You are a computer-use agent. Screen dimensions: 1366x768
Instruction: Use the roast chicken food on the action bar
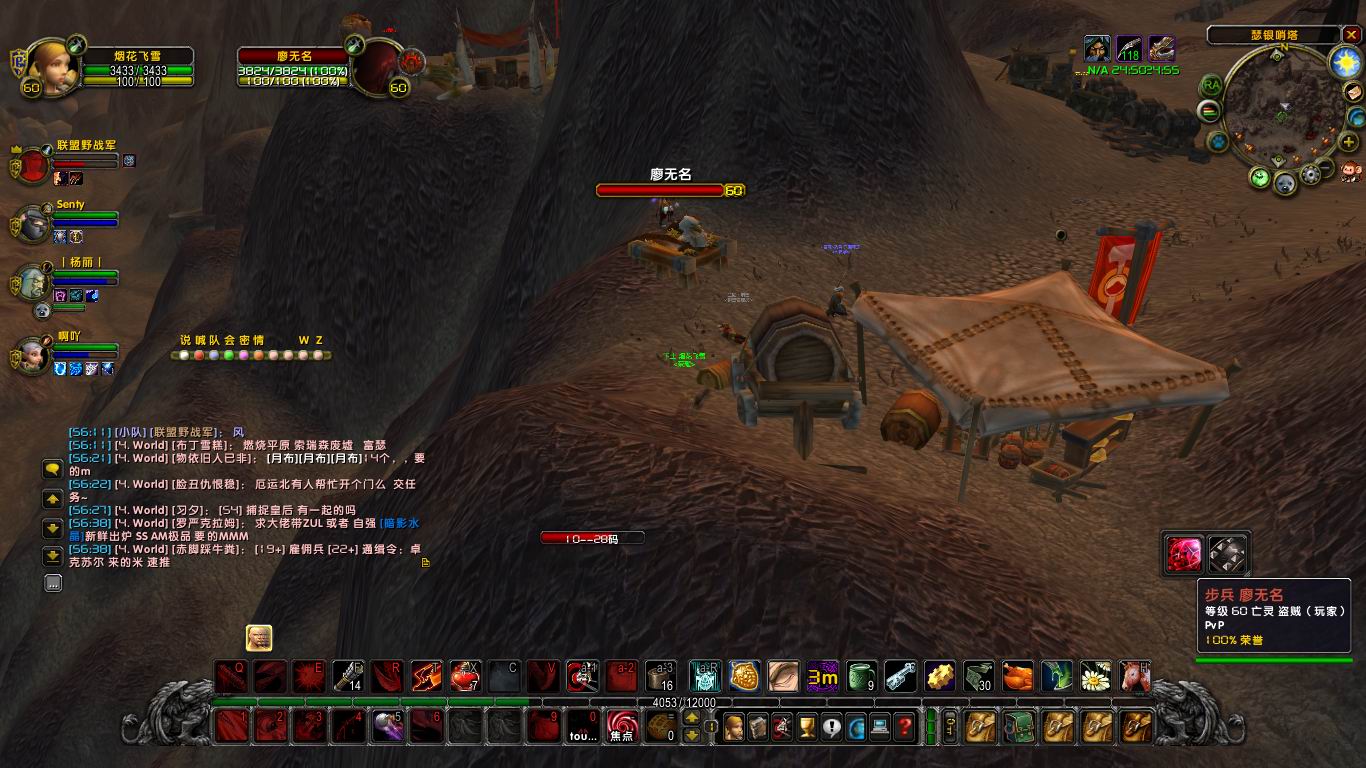point(1018,677)
